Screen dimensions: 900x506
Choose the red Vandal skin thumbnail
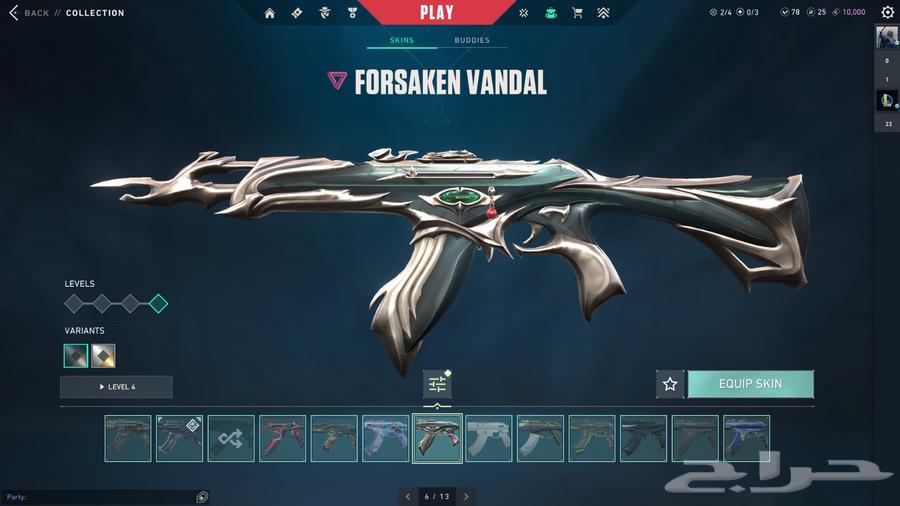pyautogui.click(x=283, y=438)
